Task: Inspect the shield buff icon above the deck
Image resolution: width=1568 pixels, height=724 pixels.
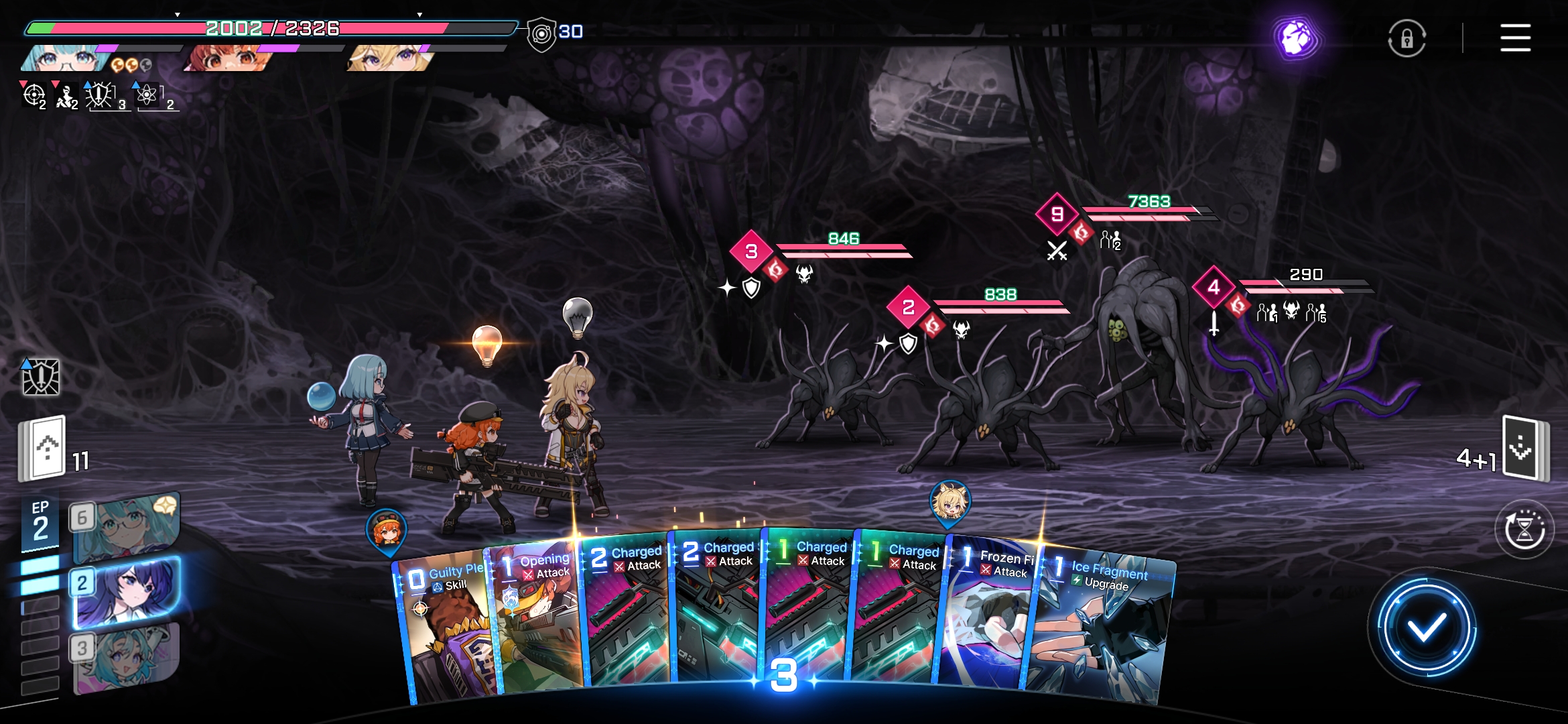Action: pyautogui.click(x=41, y=377)
